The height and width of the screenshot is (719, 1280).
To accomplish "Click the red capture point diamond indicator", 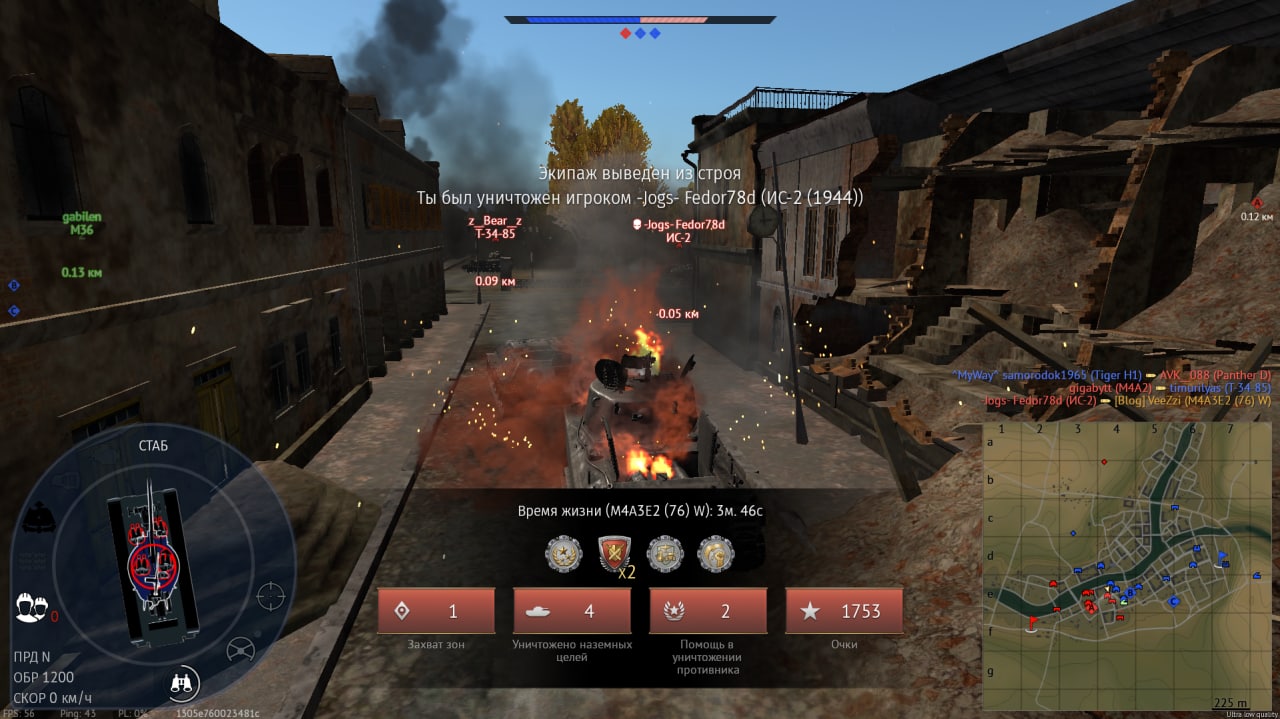I will pos(625,33).
